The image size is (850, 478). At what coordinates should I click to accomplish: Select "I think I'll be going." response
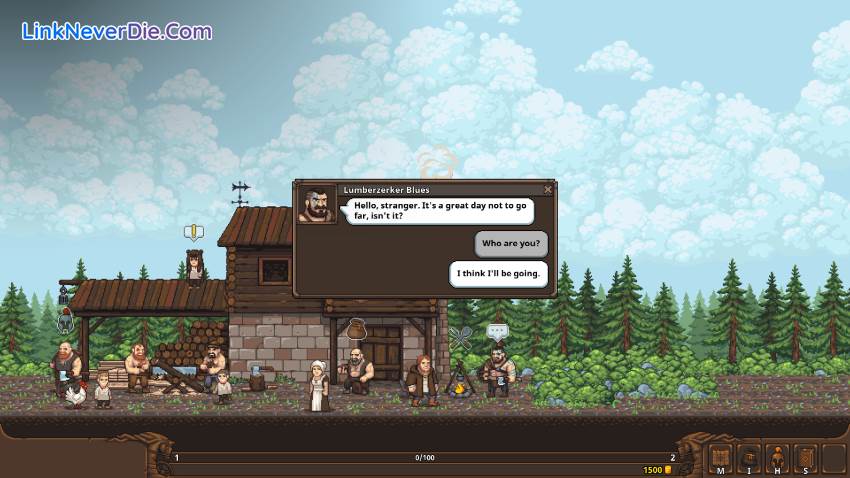(499, 274)
